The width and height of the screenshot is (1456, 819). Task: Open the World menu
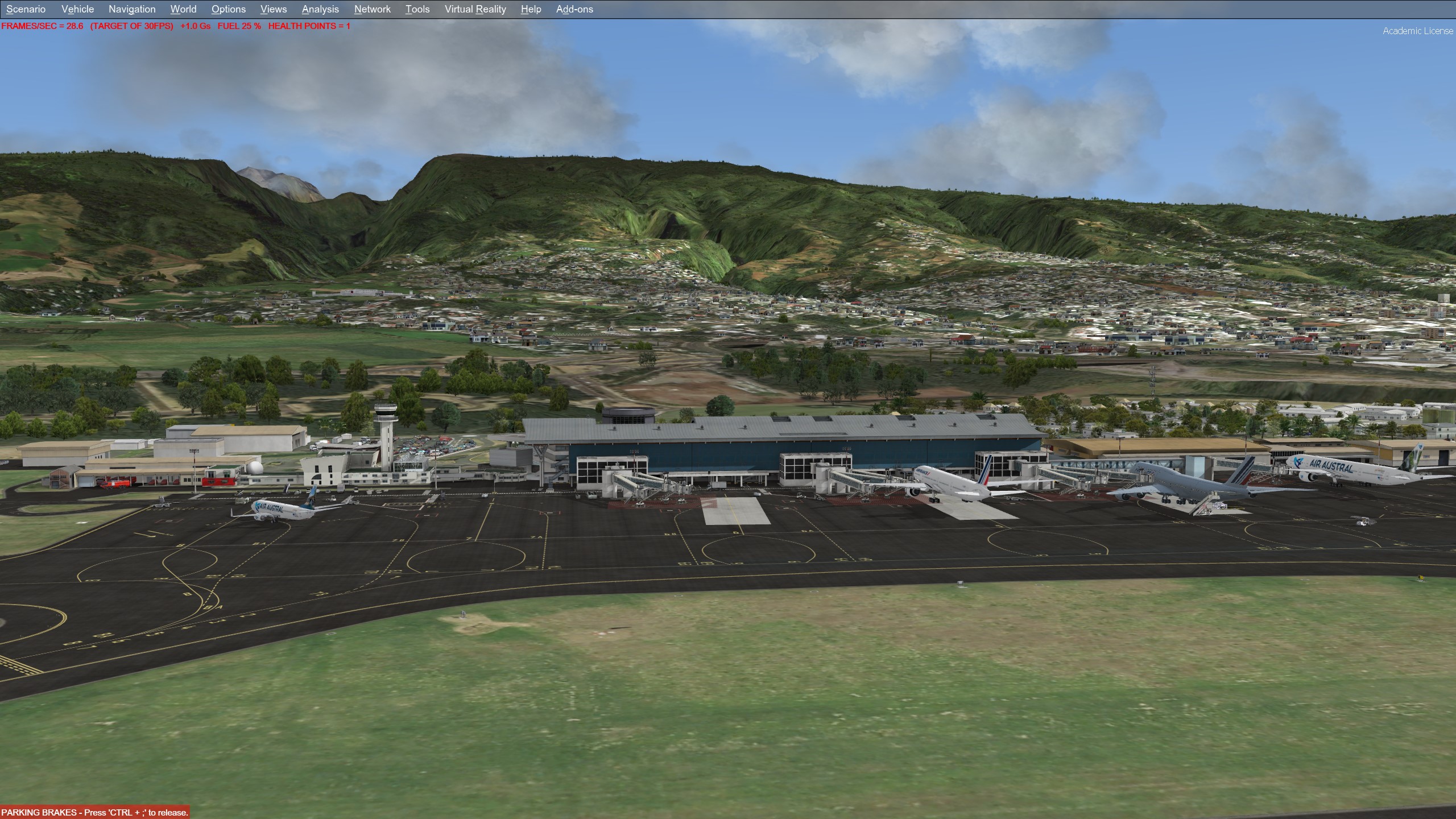tap(183, 9)
